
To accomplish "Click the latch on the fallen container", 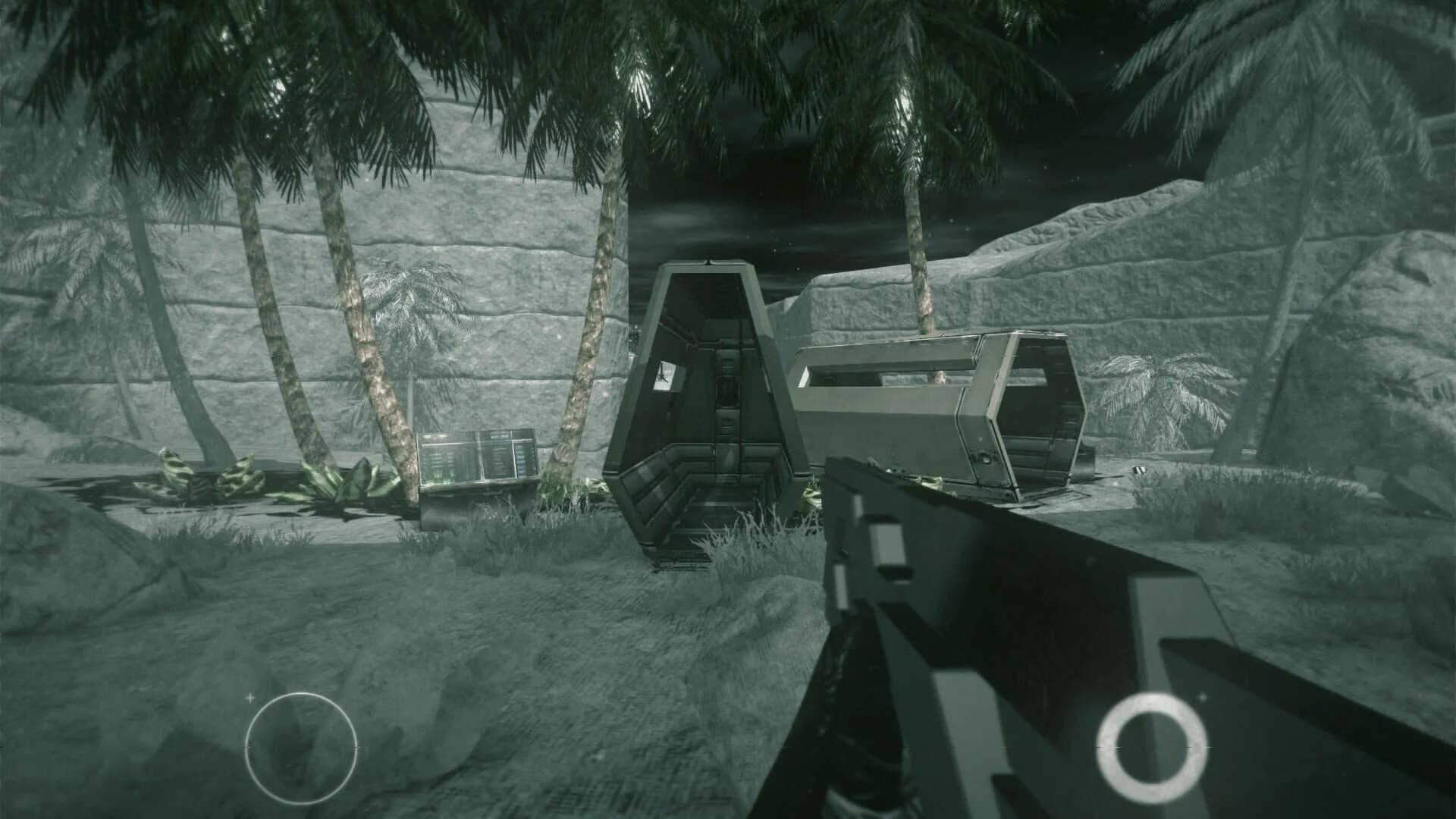I will click(986, 459).
